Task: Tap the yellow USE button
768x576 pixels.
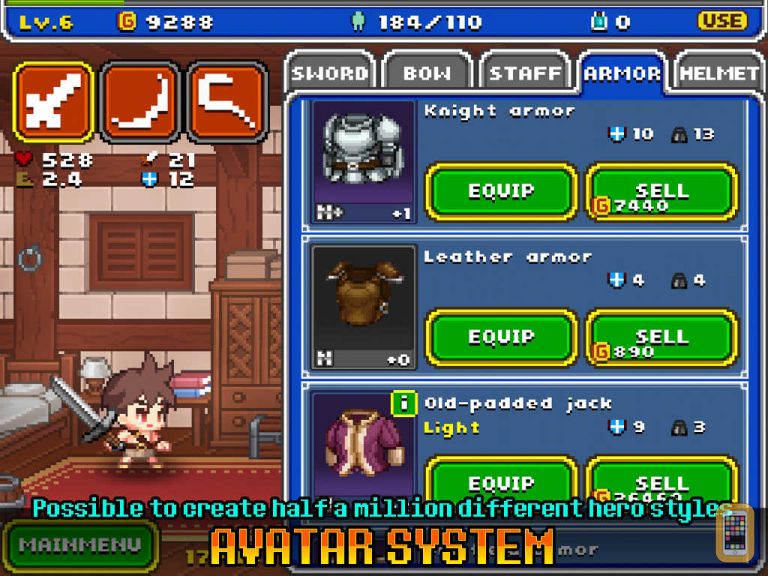Action: [722, 21]
